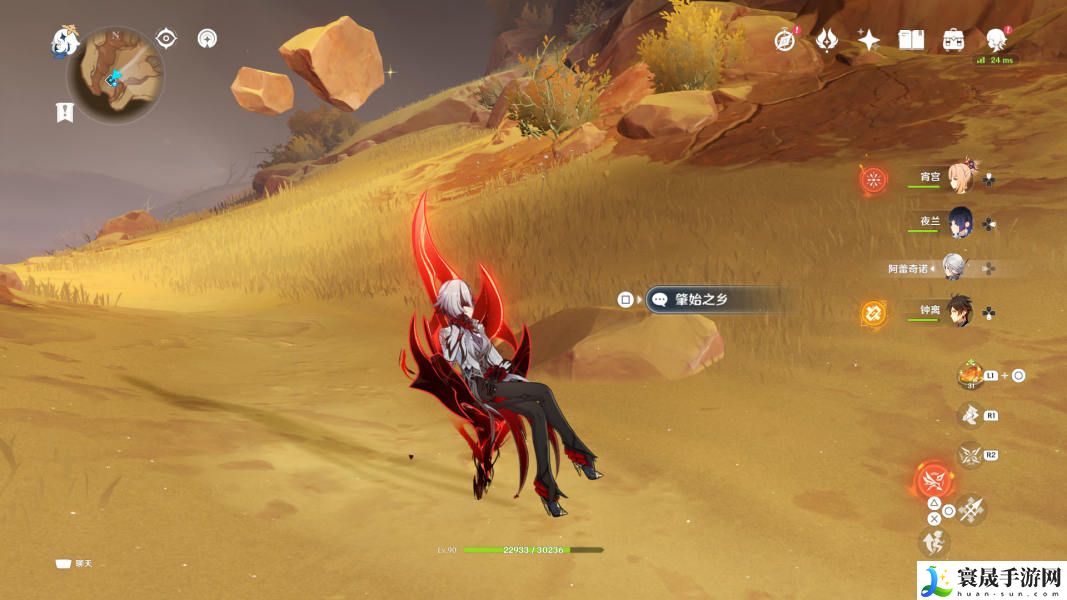Open the battle pass winged icon
Image resolution: width=1067 pixels, height=600 pixels.
point(827,40)
